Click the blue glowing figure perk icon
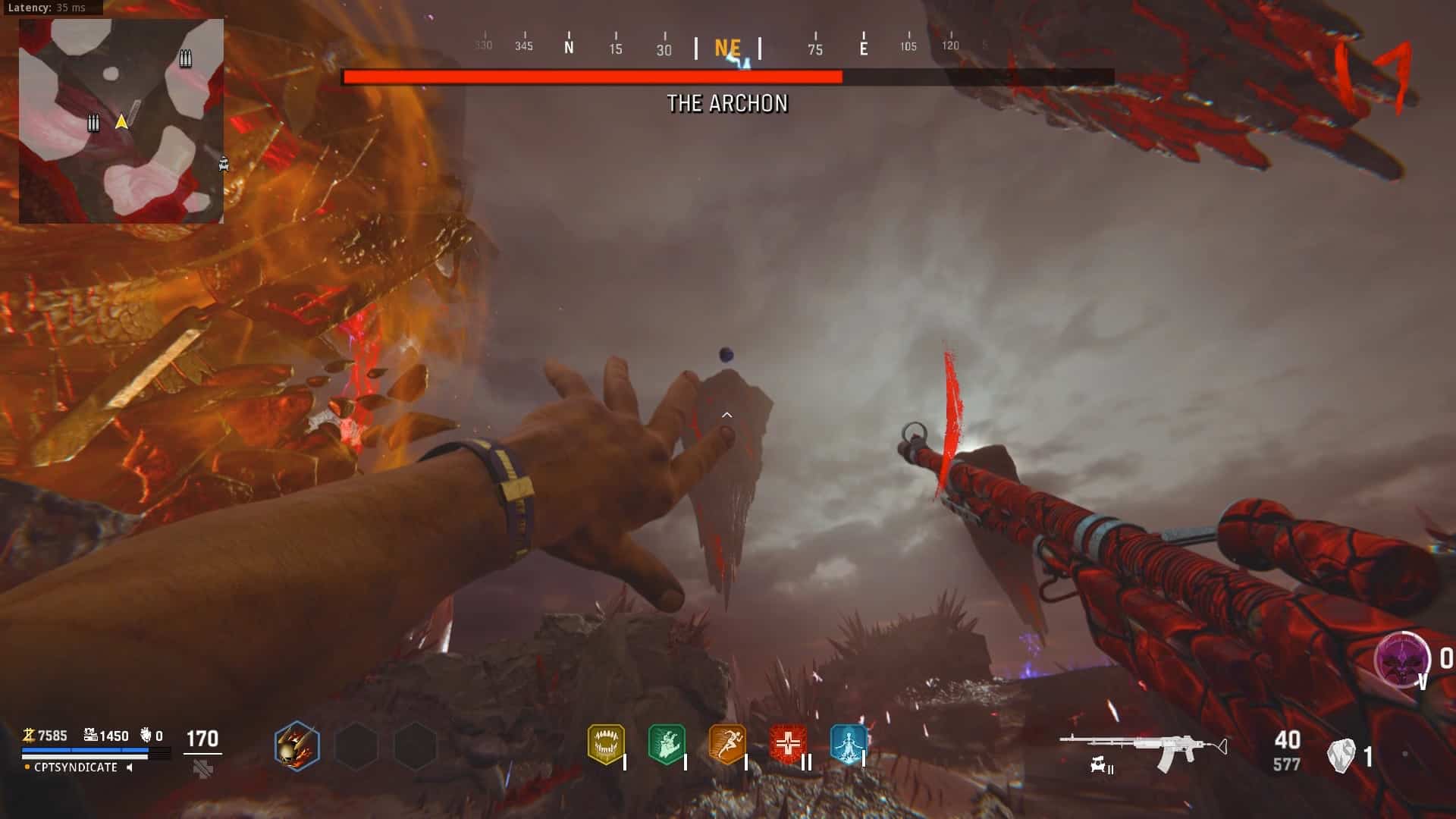This screenshot has height=819, width=1456. point(848,745)
